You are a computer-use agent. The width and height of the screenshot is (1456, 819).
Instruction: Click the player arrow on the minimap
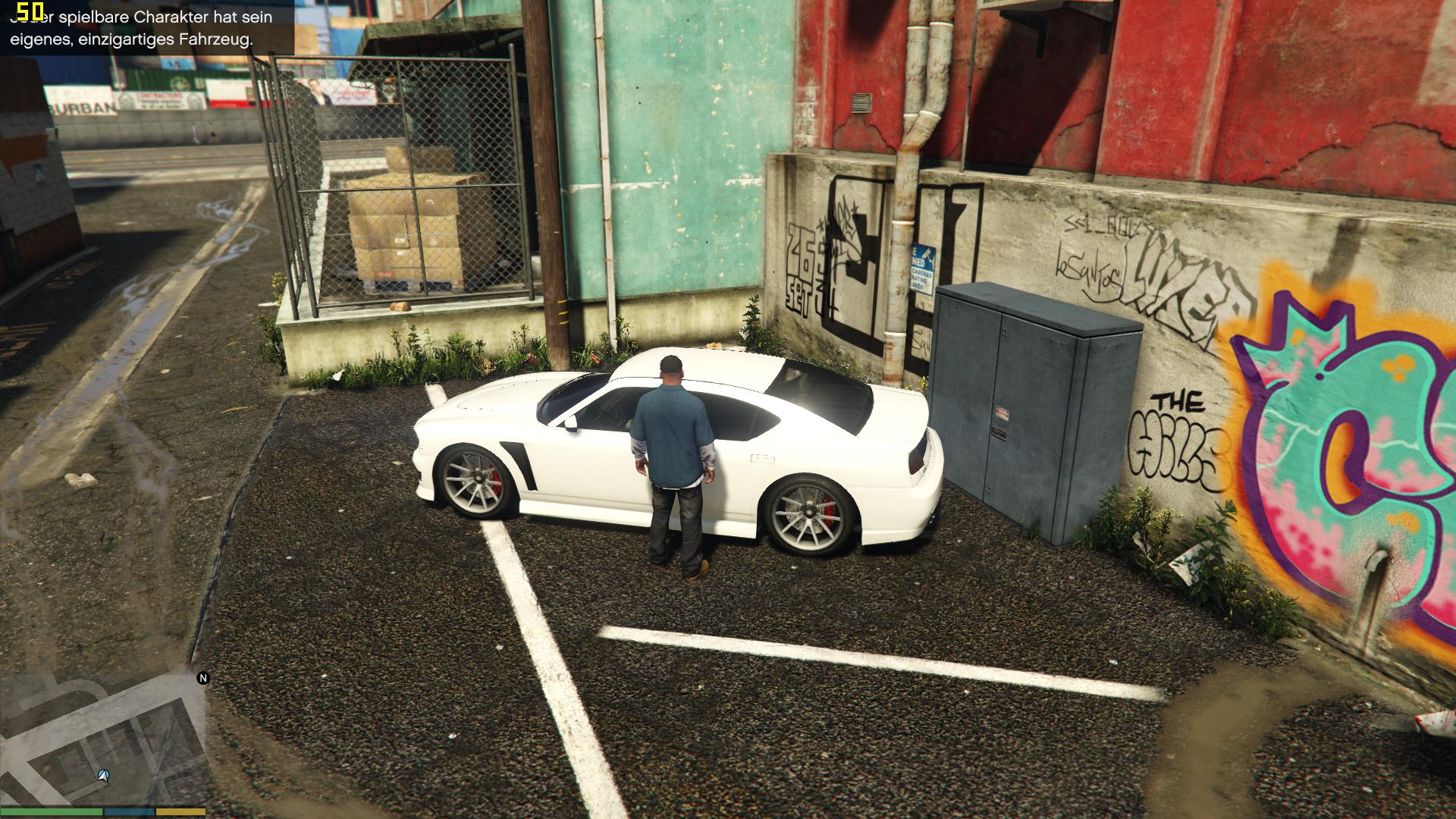pyautogui.click(x=104, y=776)
